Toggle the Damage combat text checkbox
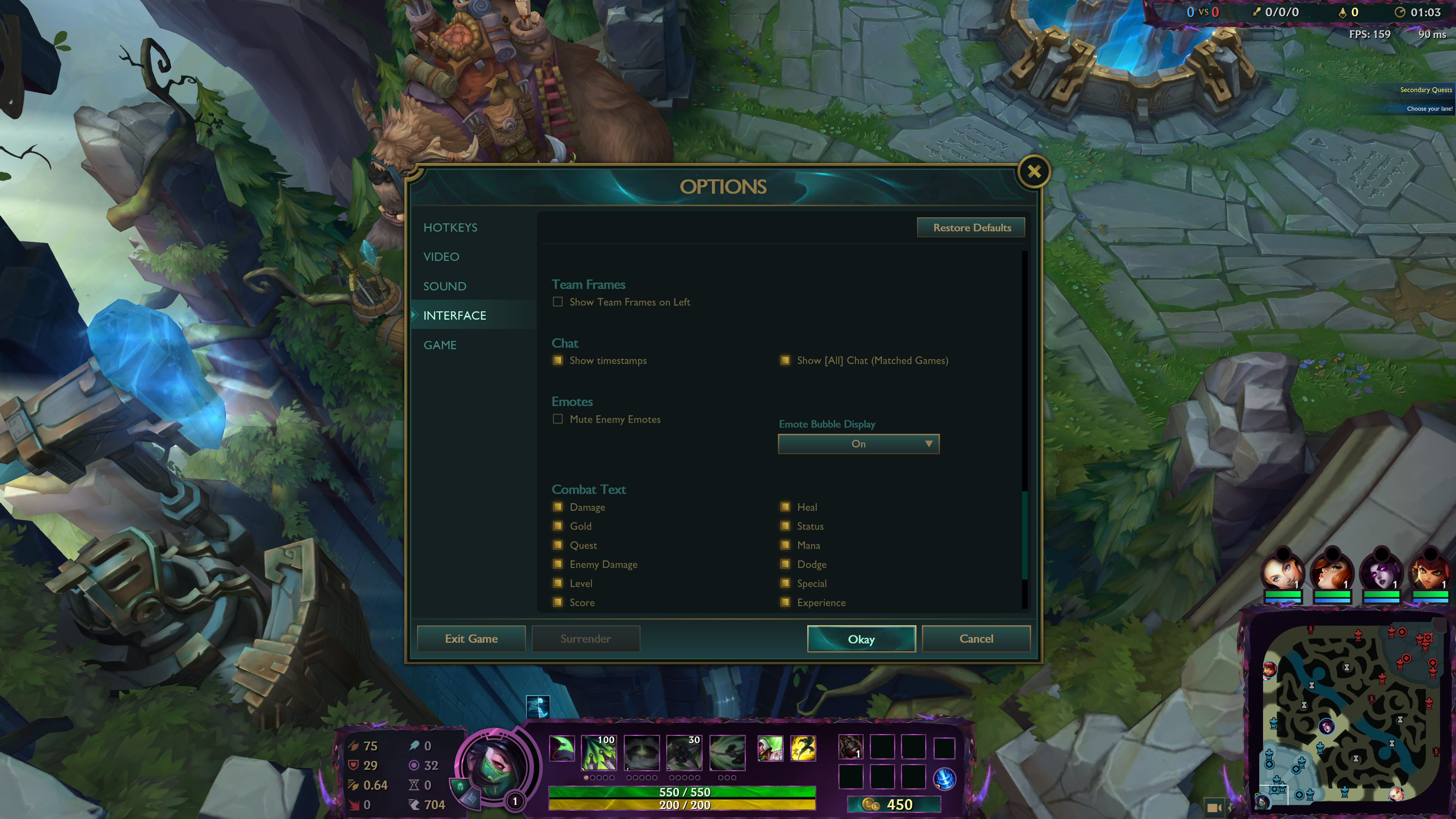This screenshot has height=819, width=1456. (558, 507)
